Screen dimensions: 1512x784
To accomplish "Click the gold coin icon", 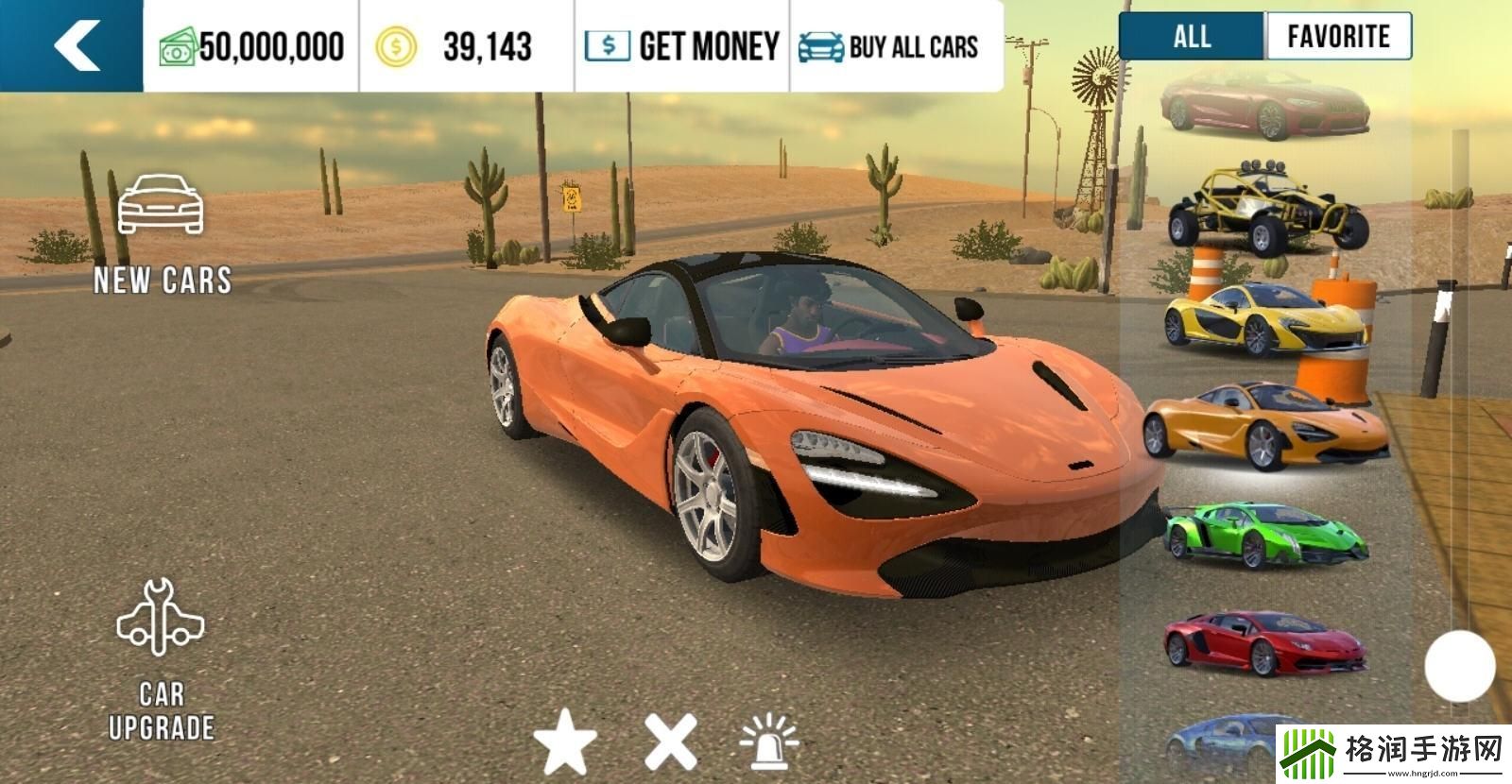I will [395, 46].
